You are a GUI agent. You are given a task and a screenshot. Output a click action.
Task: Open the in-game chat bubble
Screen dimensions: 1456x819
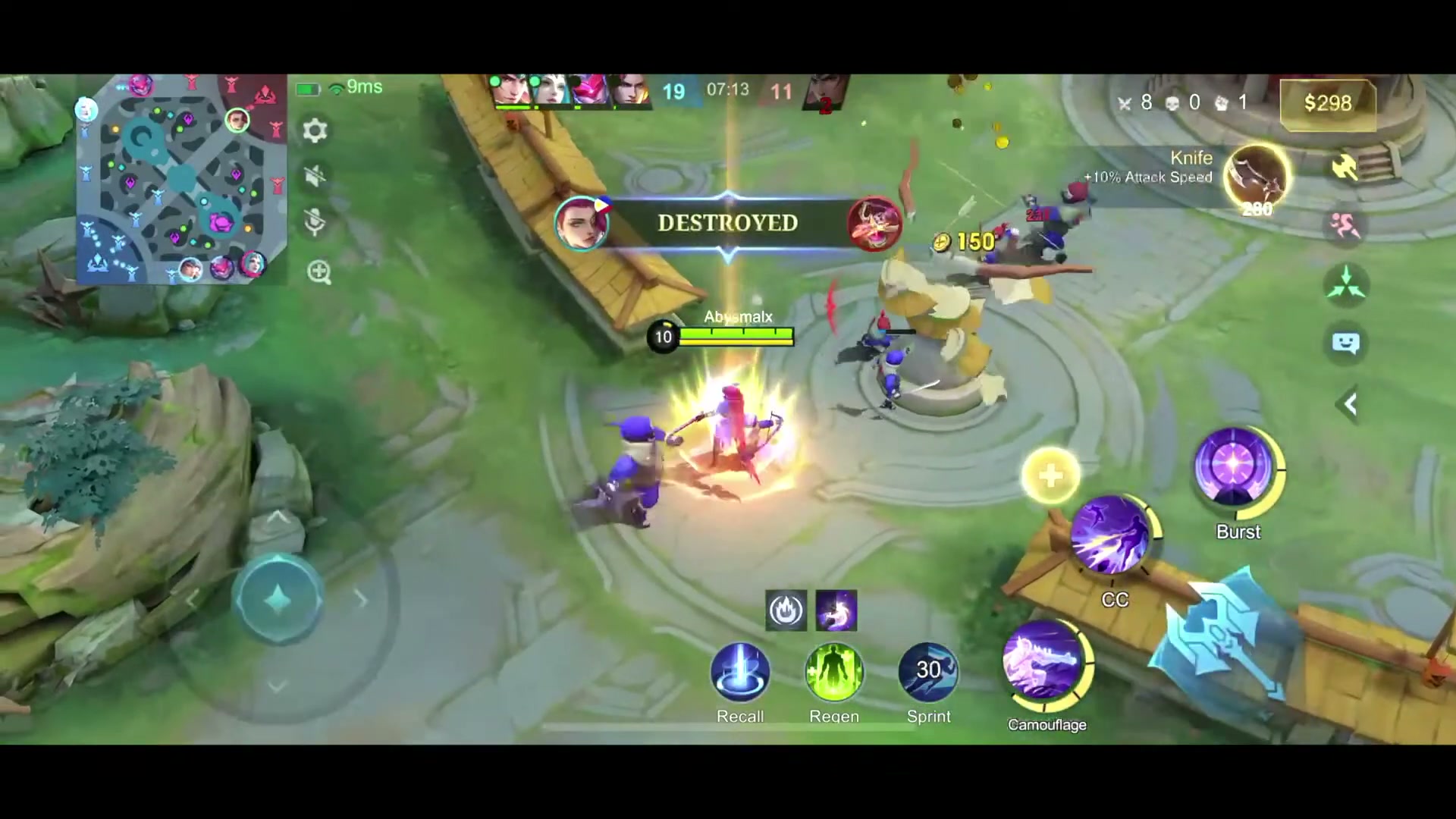(1347, 343)
